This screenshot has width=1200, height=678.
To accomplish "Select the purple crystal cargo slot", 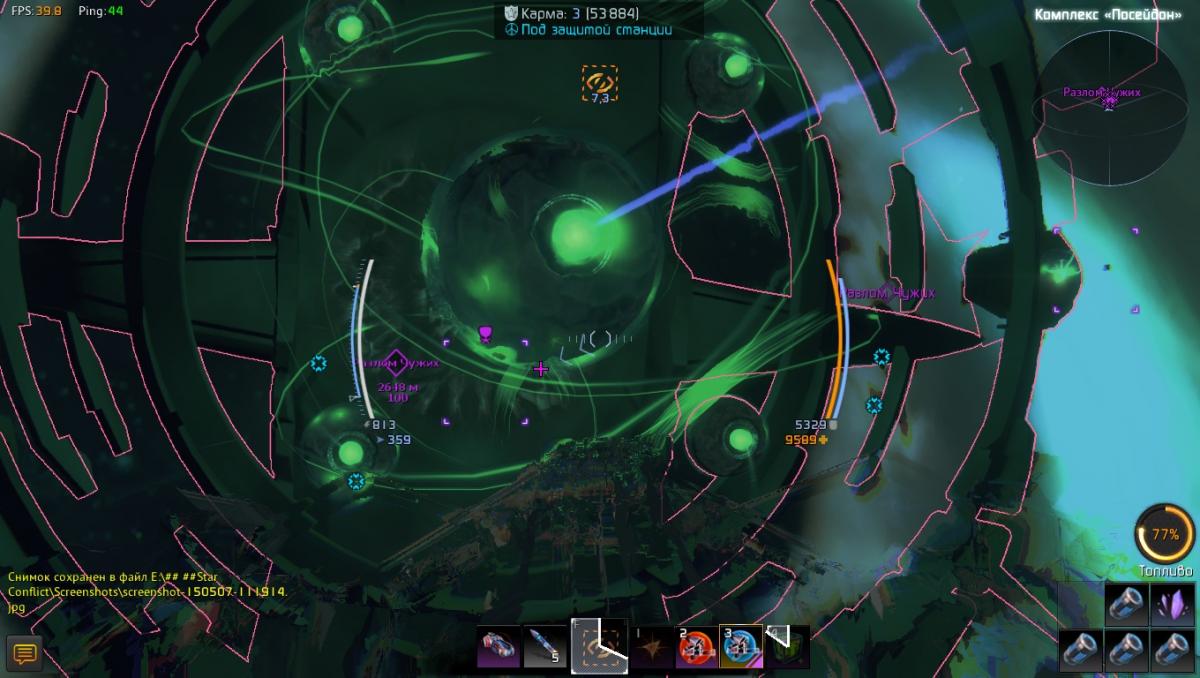I will 1175,605.
